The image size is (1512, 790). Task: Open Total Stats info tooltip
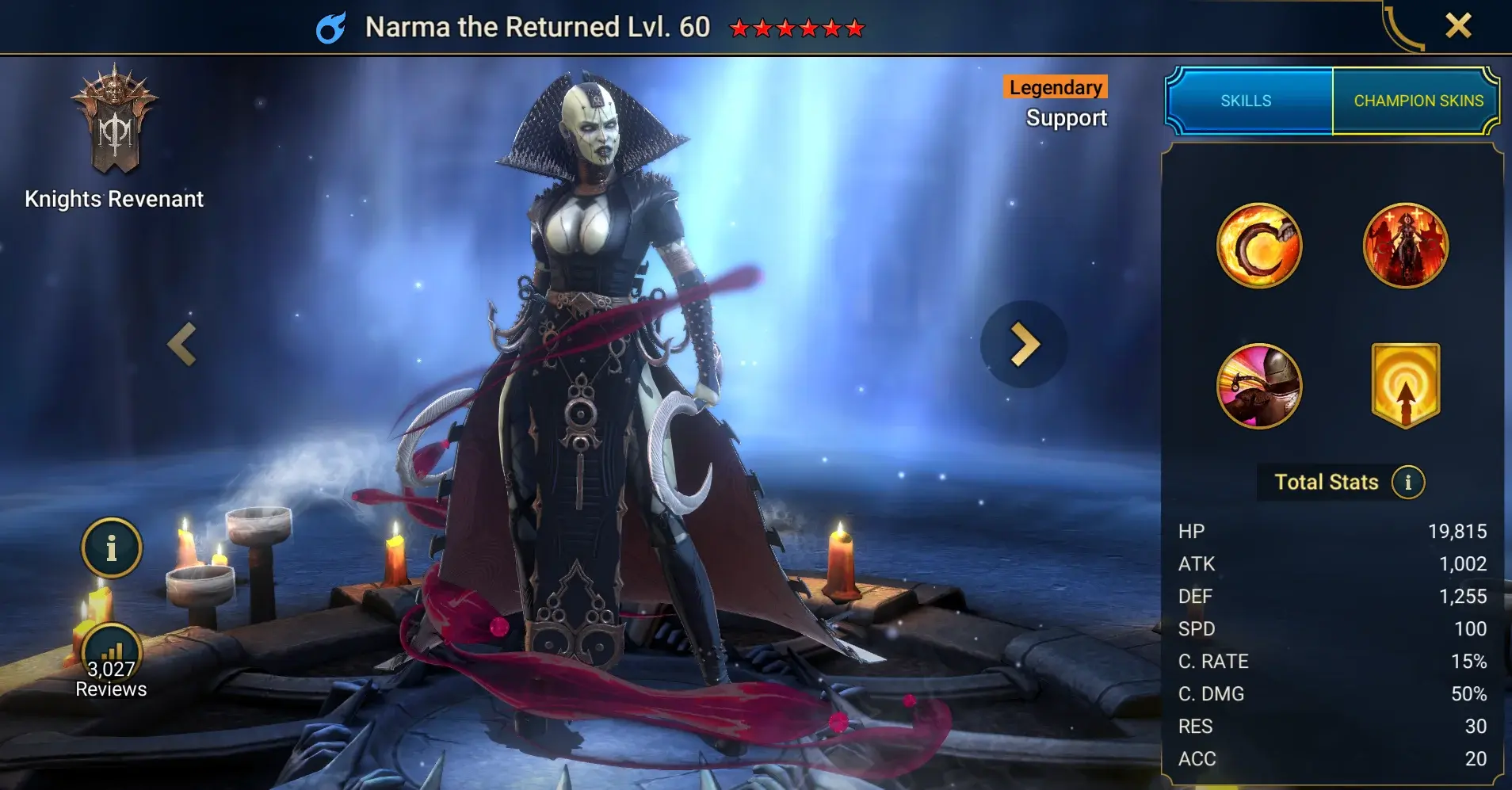[1407, 482]
